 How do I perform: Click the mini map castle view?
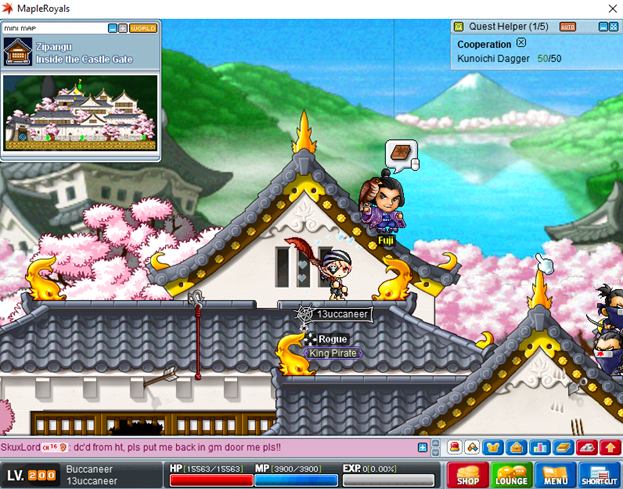coord(79,112)
